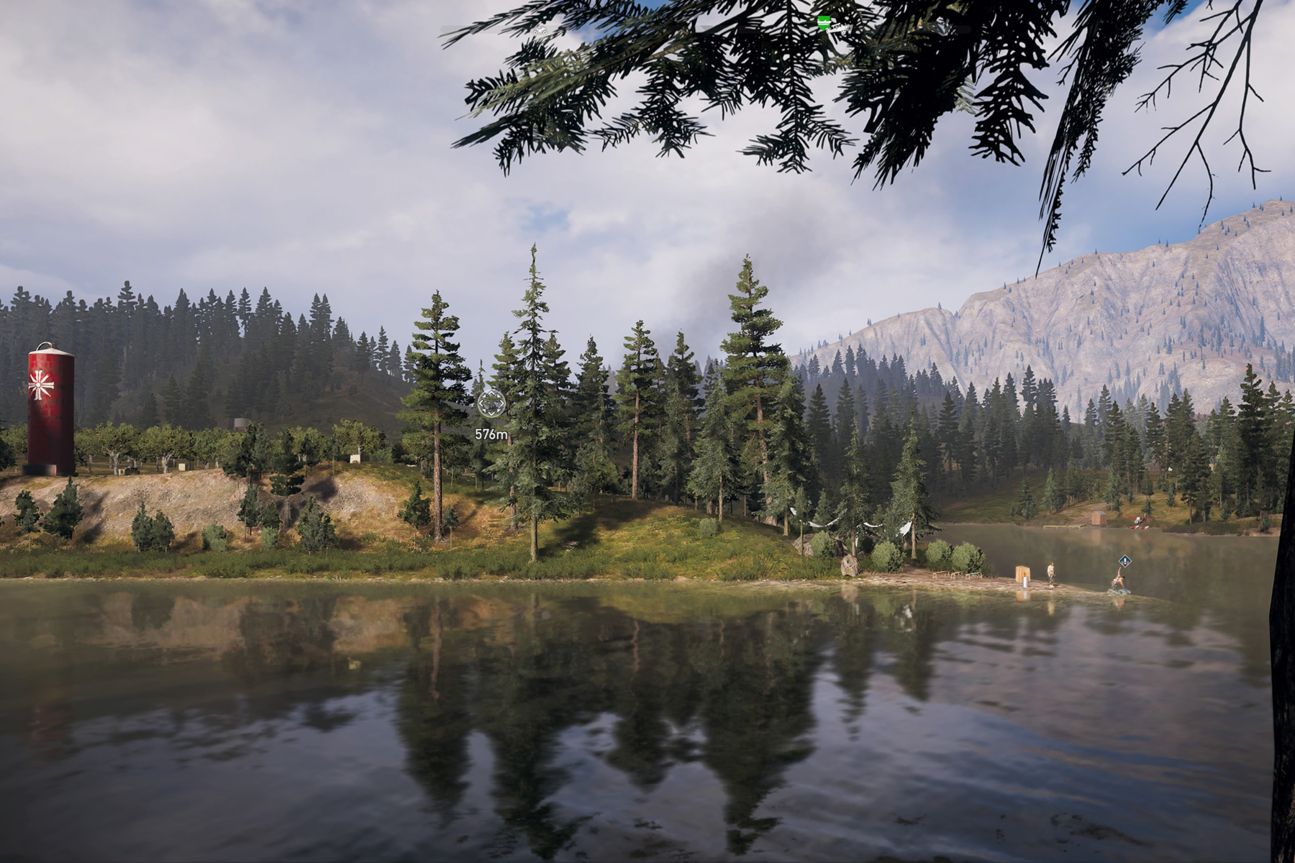Click the person stretching near the water's edge

1118,578
